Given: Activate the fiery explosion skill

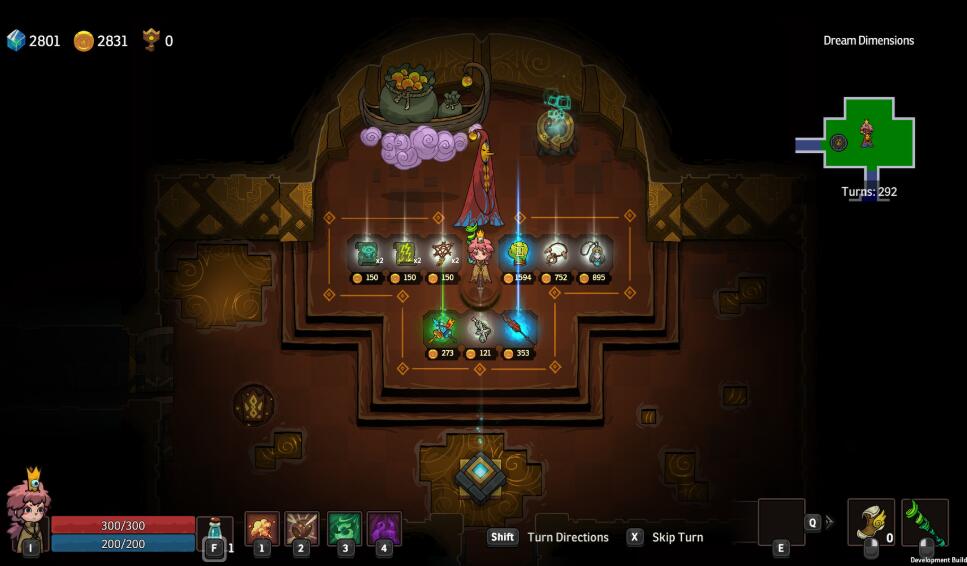Looking at the screenshot, I should [262, 528].
